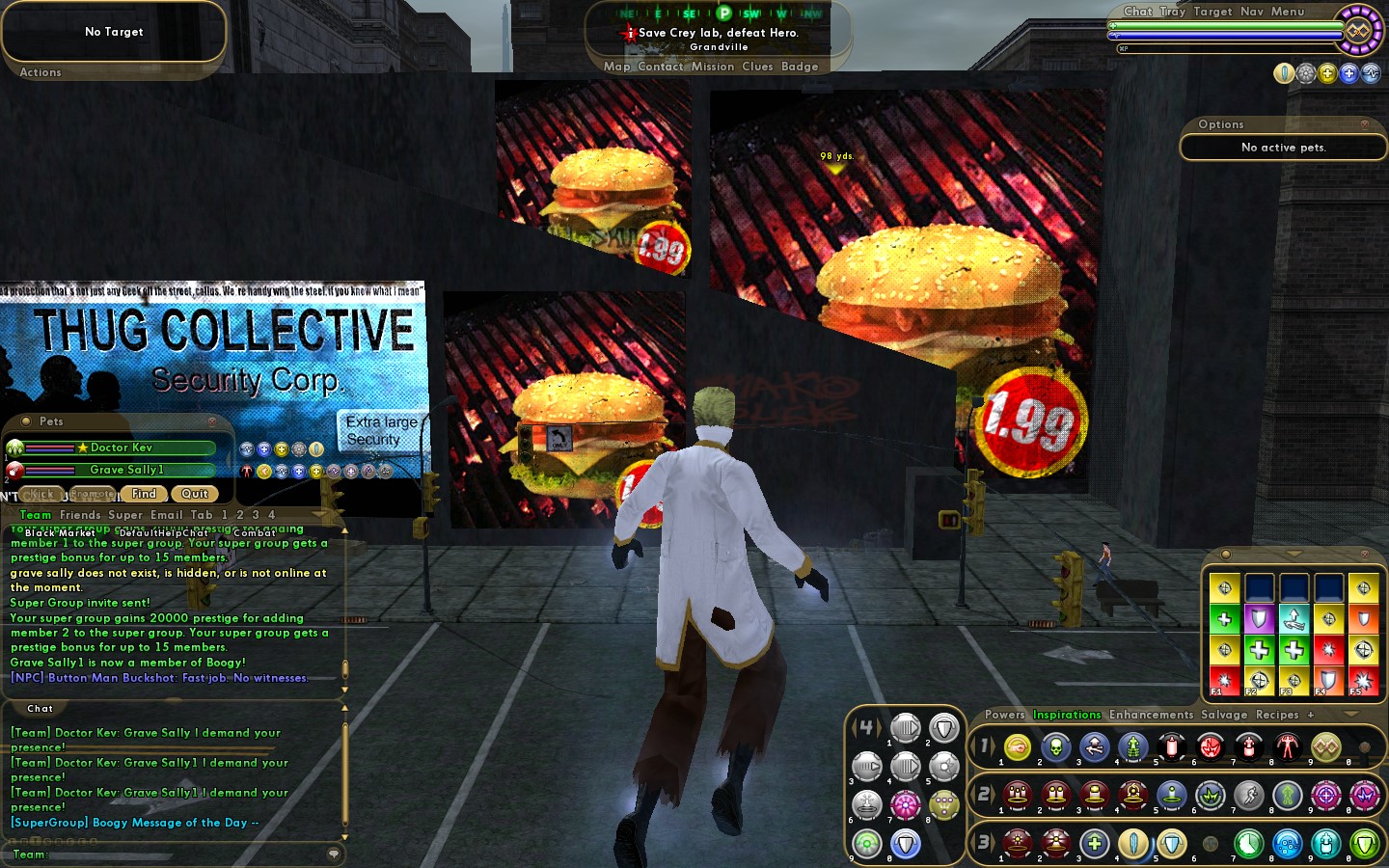
Task: Activate the skull power in tray one
Action: coord(1055,746)
